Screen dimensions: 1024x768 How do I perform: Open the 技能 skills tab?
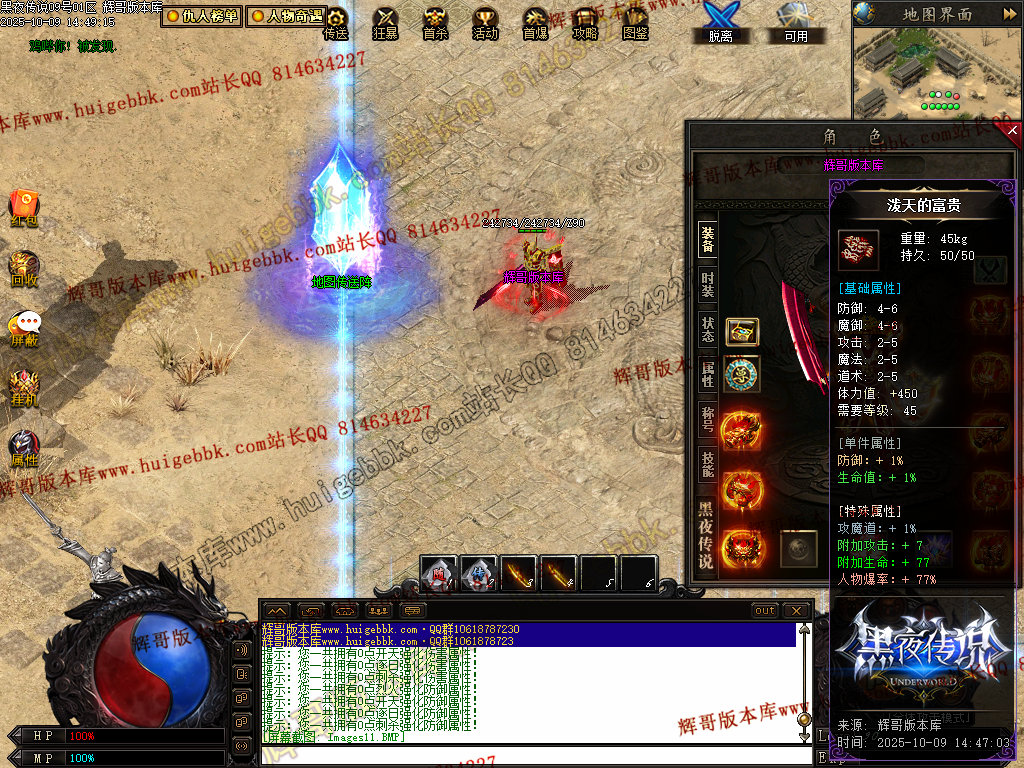pos(707,464)
